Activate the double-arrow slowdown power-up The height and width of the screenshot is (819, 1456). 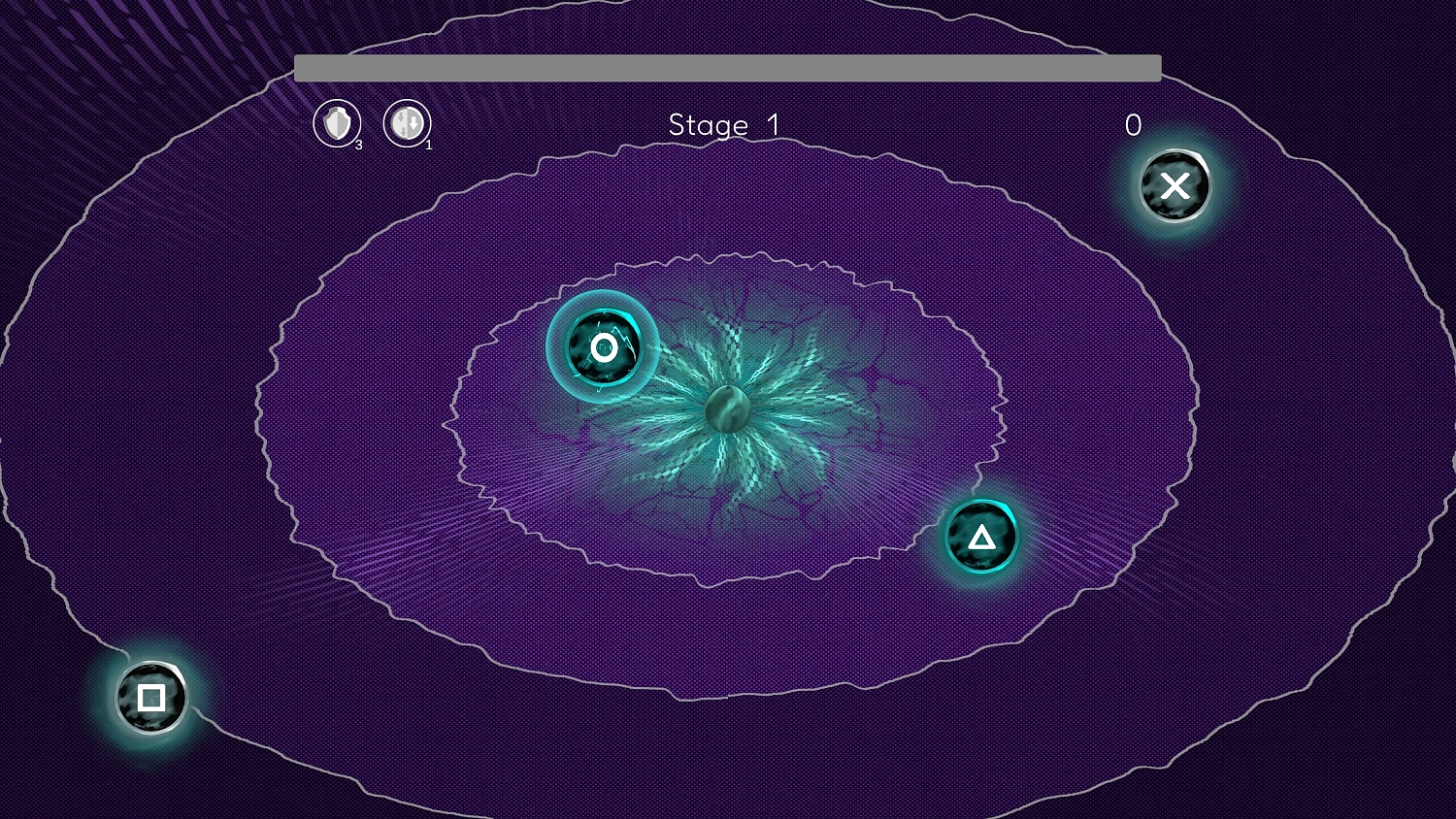point(408,124)
